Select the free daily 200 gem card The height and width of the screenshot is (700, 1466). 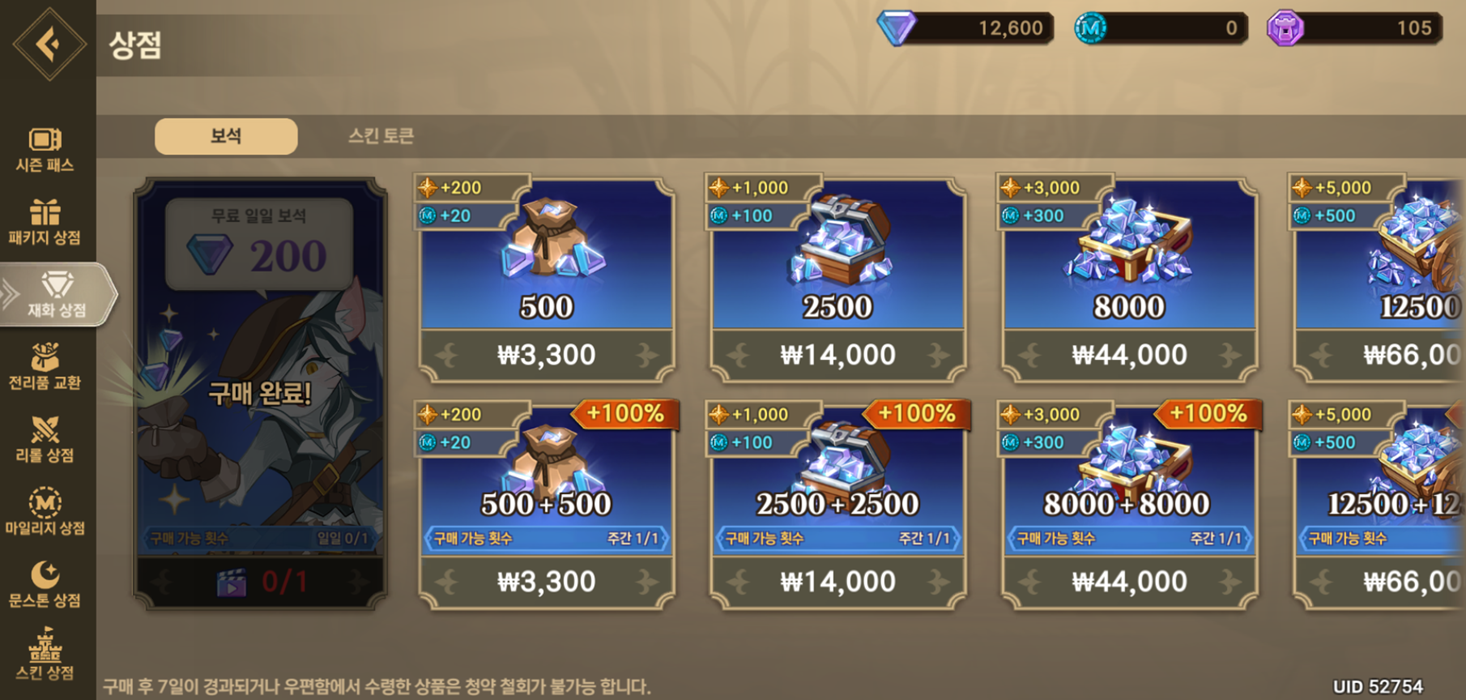click(x=260, y=393)
